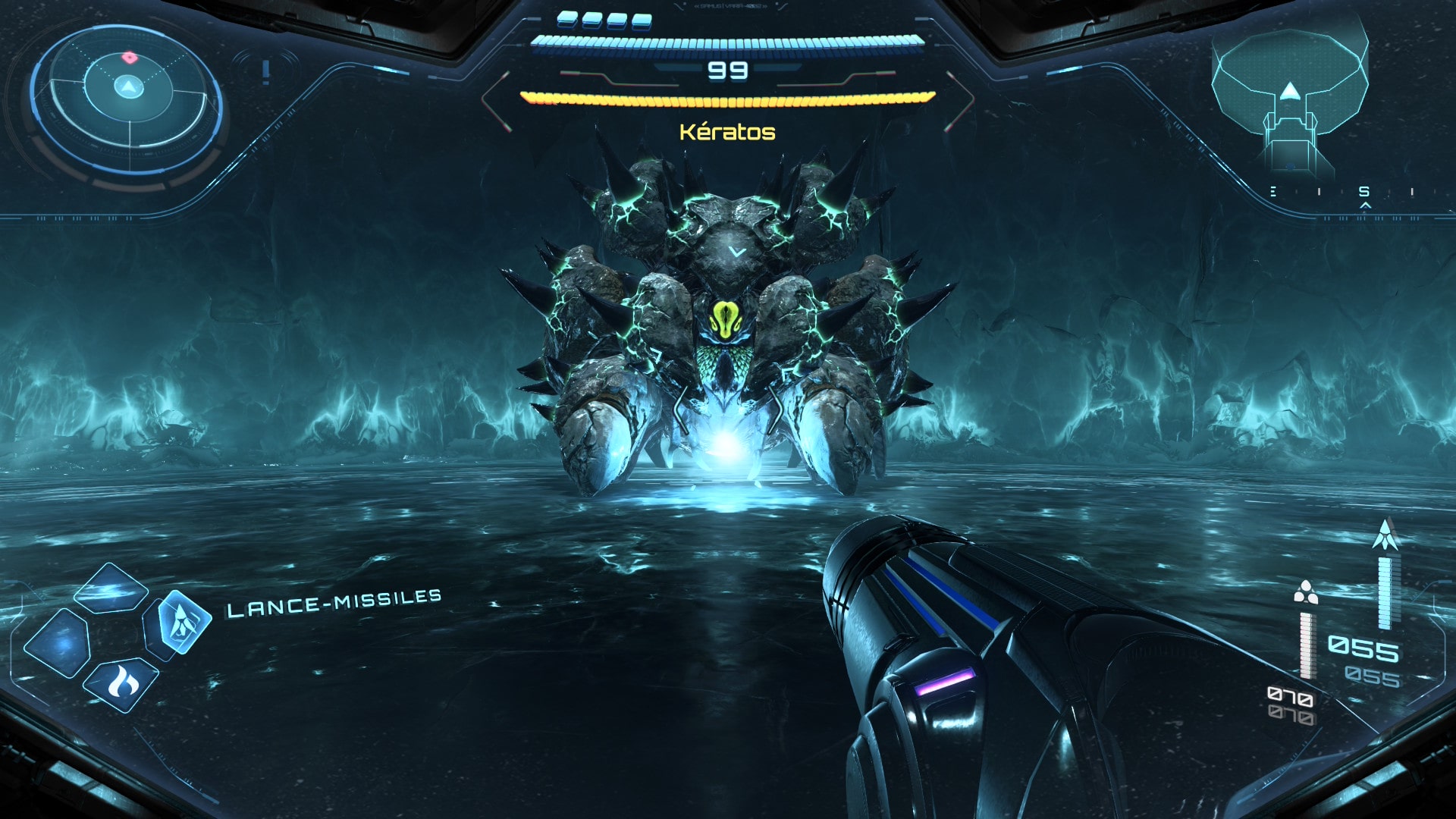Select the Lance-Missiles weapon slot
This screenshot has height=819, width=1456.
pyautogui.click(x=182, y=623)
